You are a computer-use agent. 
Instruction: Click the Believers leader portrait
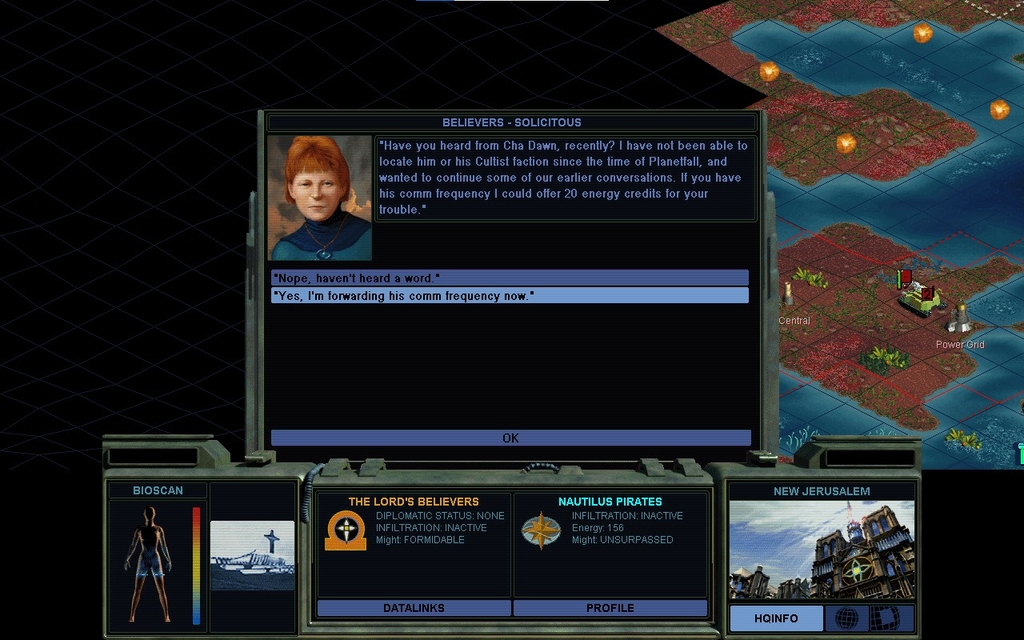pos(319,198)
